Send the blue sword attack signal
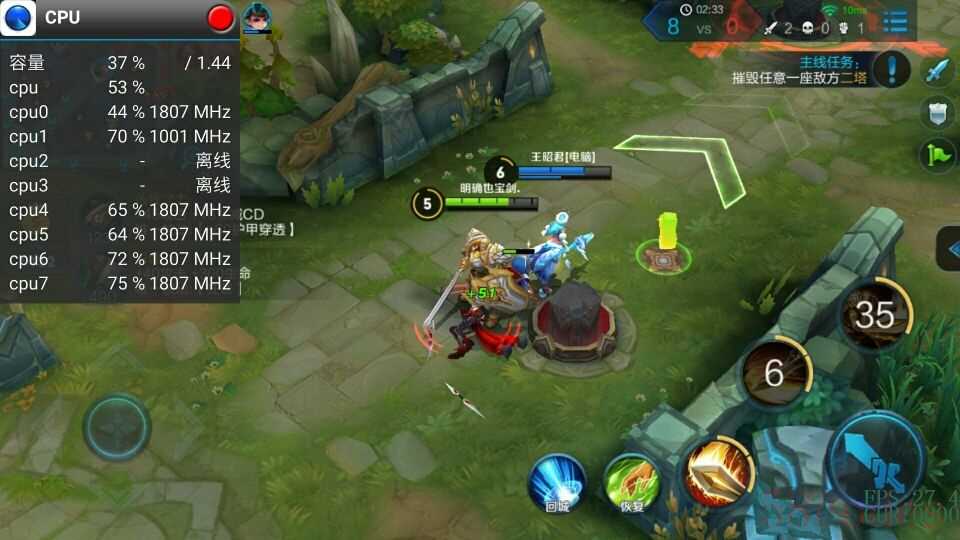This screenshot has height=540, width=960. pyautogui.click(x=936, y=70)
